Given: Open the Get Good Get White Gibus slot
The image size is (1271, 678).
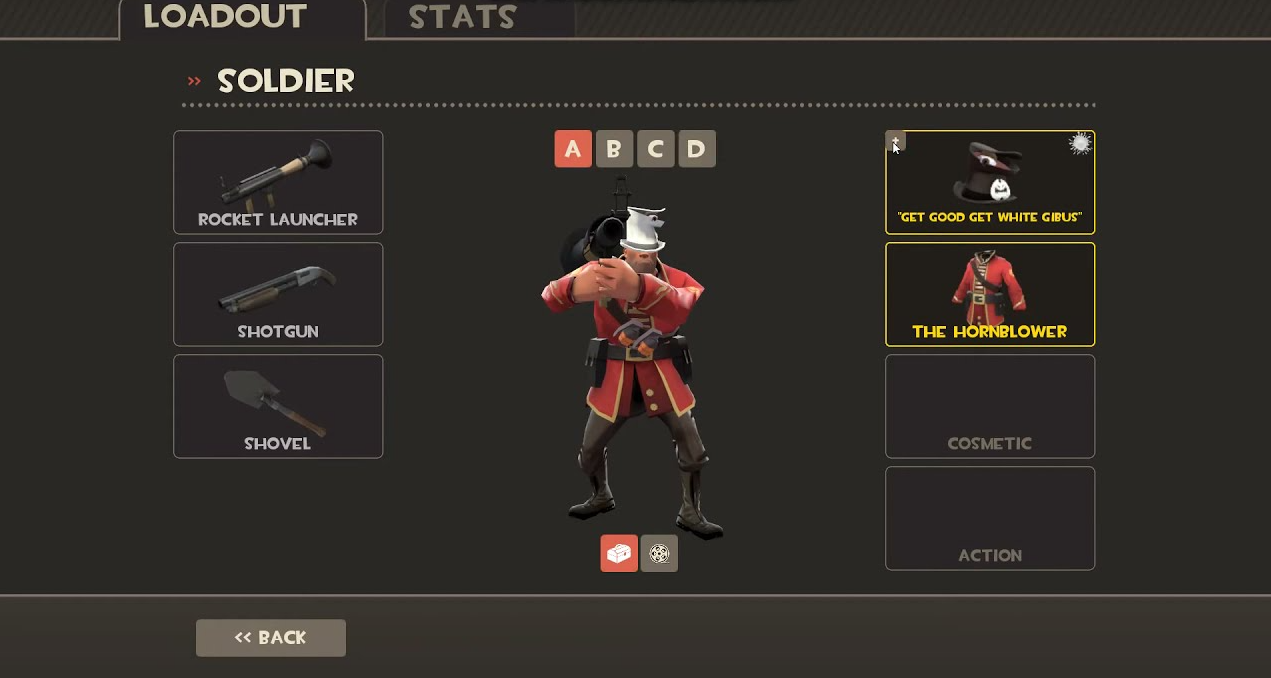Looking at the screenshot, I should click(990, 182).
